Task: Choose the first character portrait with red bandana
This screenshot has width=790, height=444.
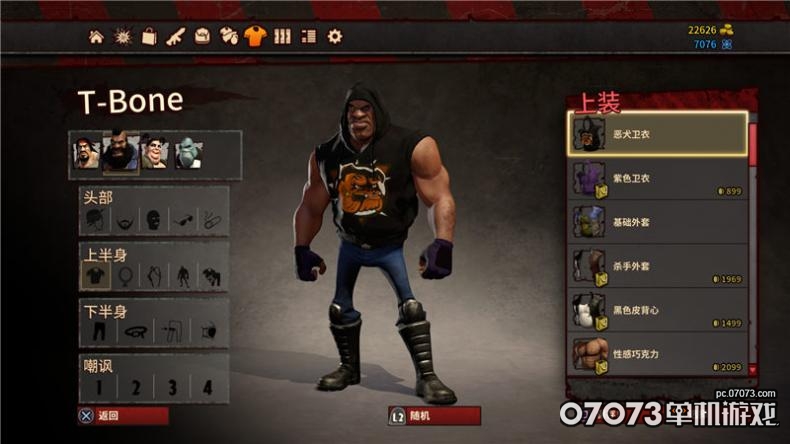Action: click(x=87, y=153)
